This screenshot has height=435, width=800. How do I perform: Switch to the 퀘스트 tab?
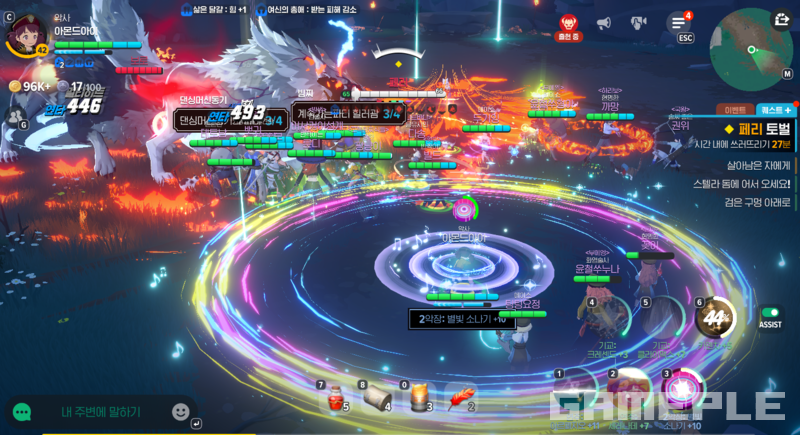(775, 109)
